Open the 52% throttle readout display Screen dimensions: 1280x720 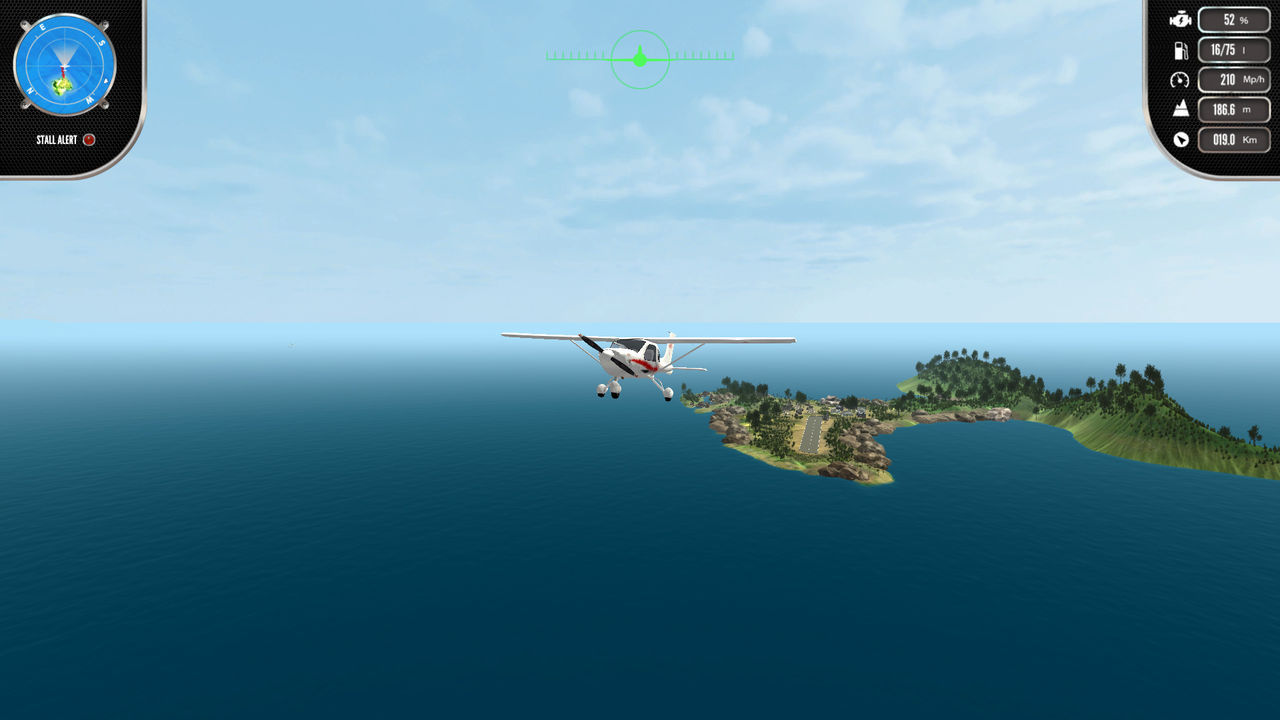pos(1233,18)
